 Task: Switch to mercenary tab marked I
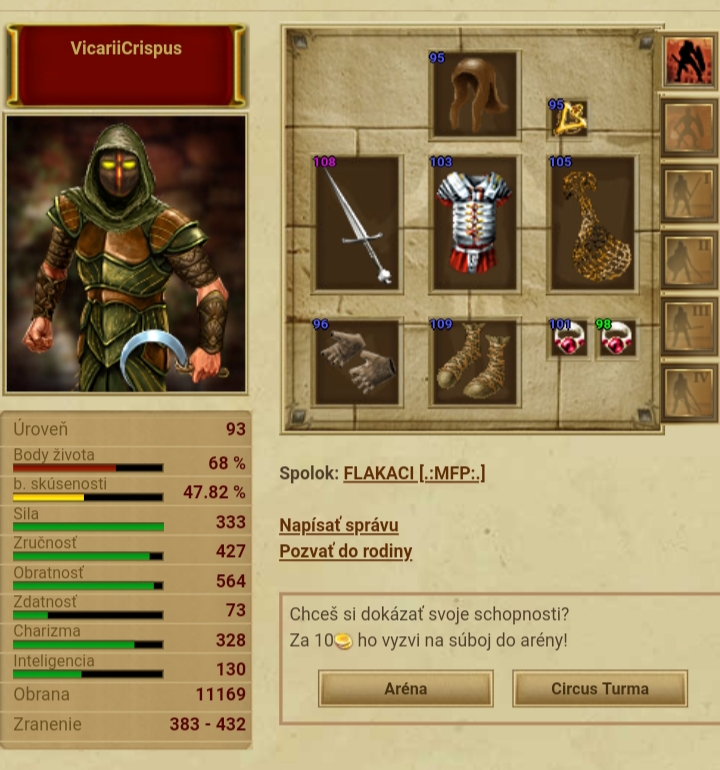pyautogui.click(x=689, y=194)
